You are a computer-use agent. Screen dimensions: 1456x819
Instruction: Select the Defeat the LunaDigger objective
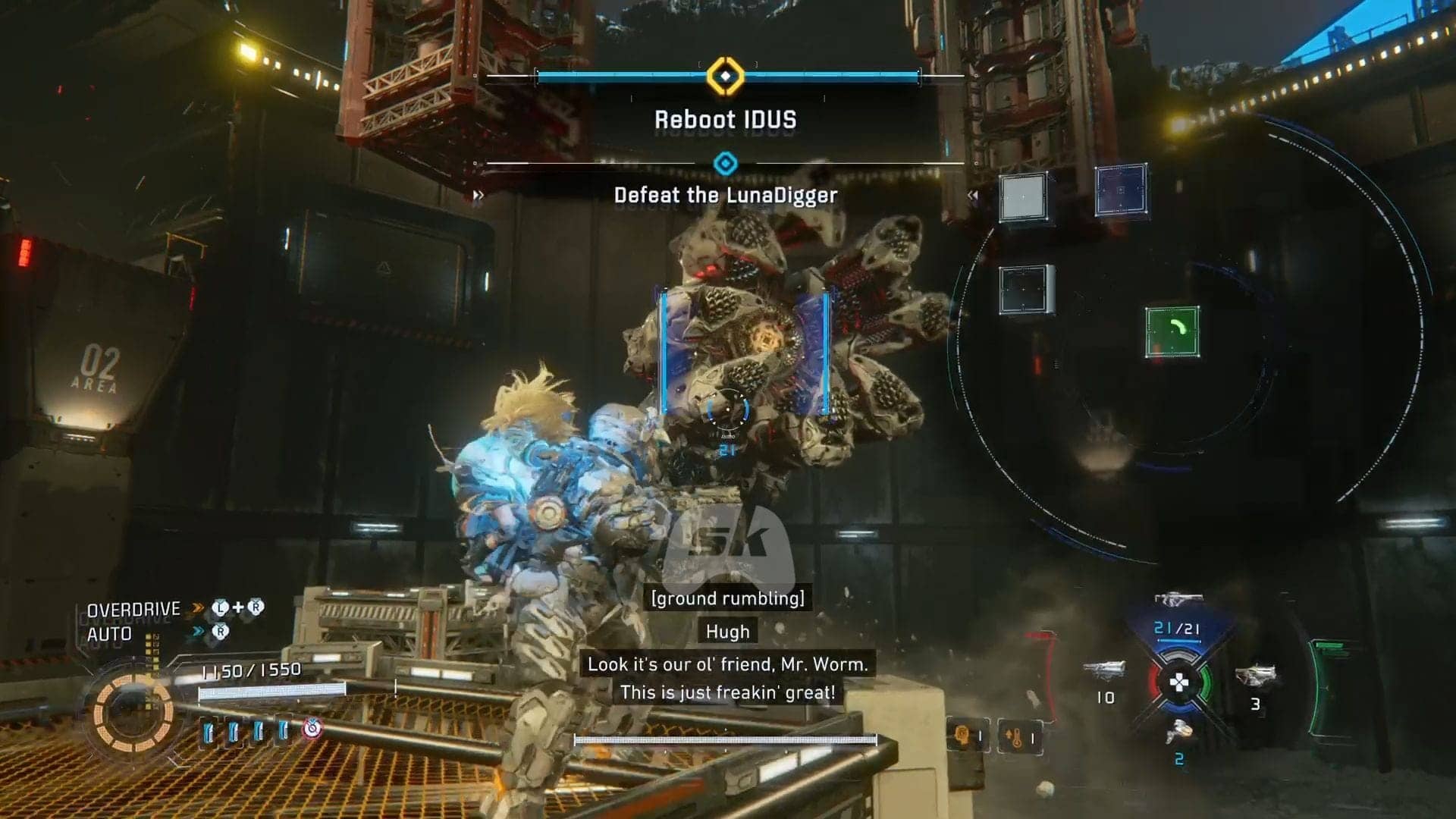(726, 195)
